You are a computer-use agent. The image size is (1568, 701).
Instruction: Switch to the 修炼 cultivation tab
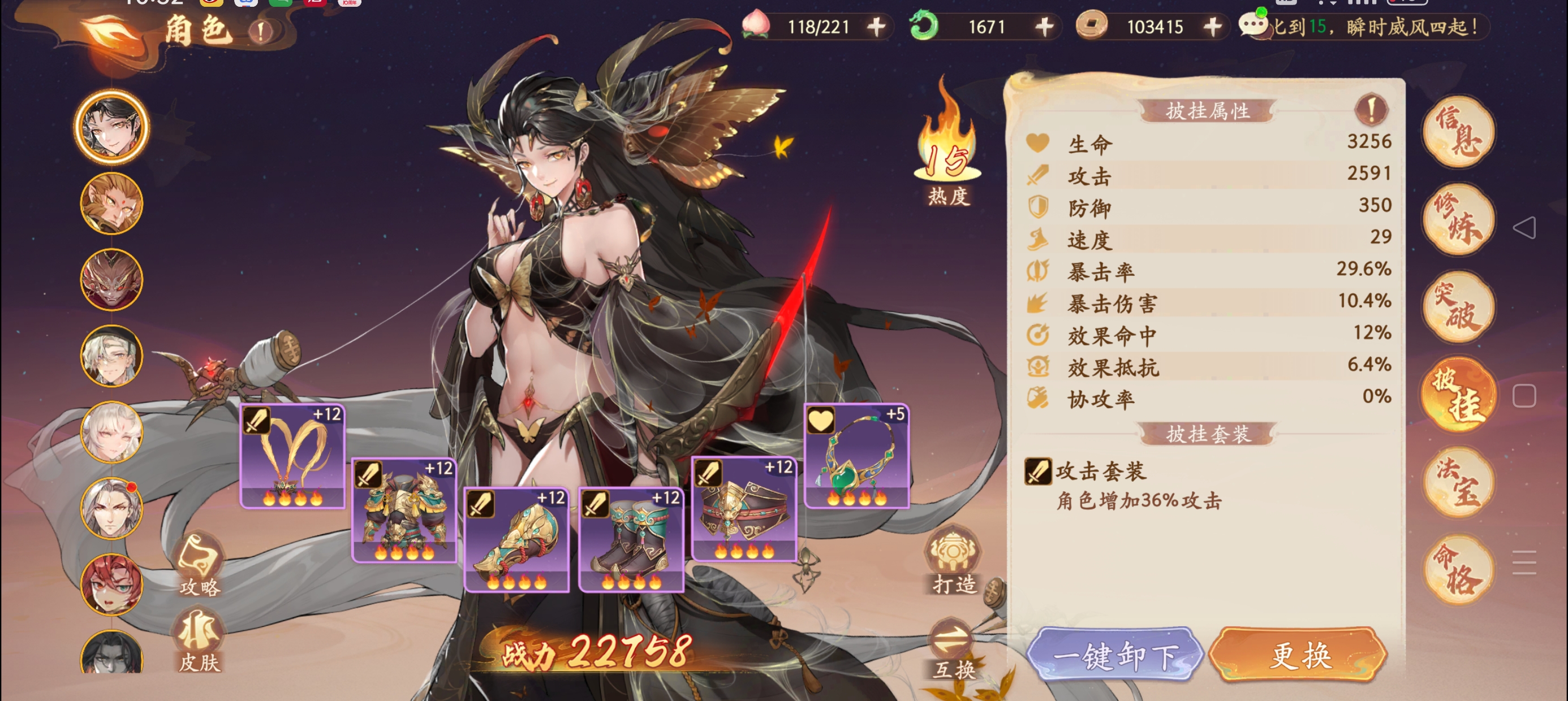click(x=1459, y=220)
